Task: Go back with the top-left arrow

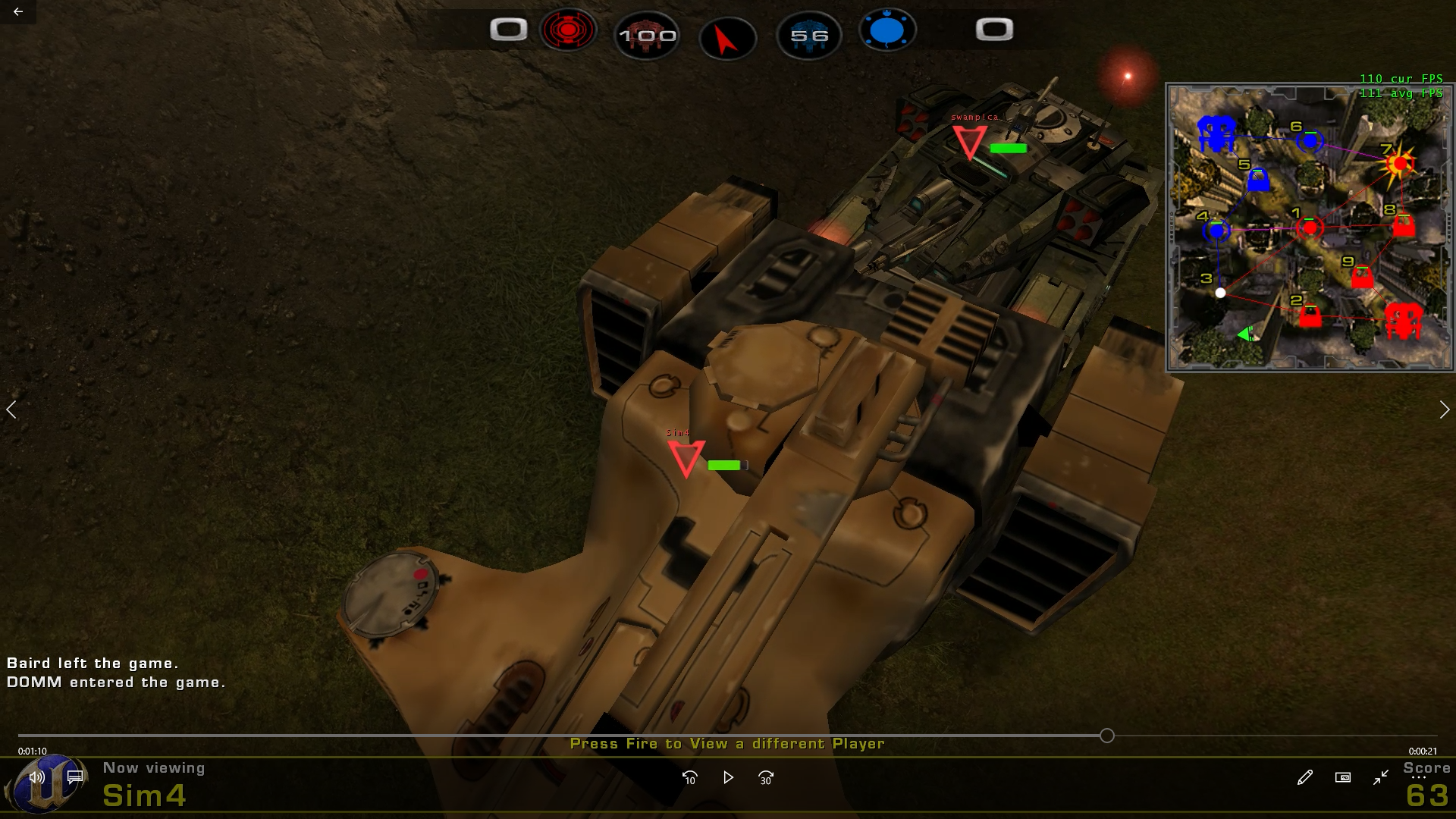Action: 18,12
